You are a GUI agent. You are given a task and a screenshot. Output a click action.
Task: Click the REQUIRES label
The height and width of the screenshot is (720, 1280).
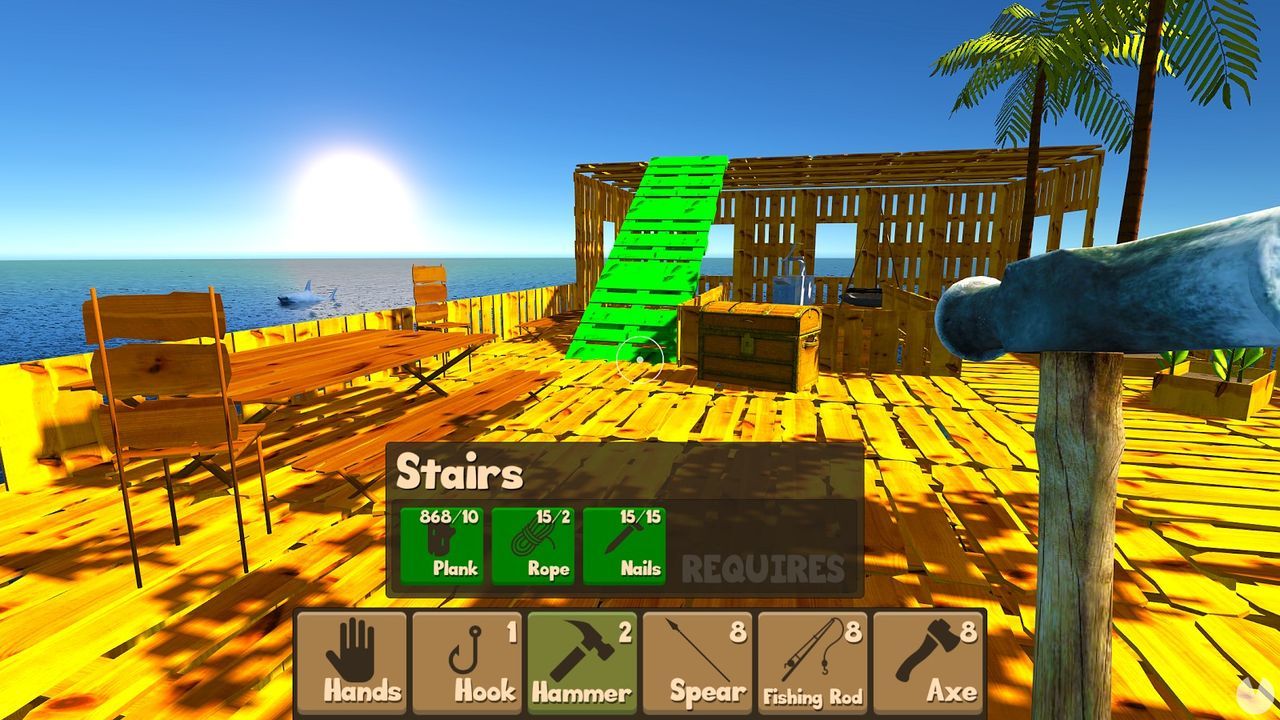[763, 568]
